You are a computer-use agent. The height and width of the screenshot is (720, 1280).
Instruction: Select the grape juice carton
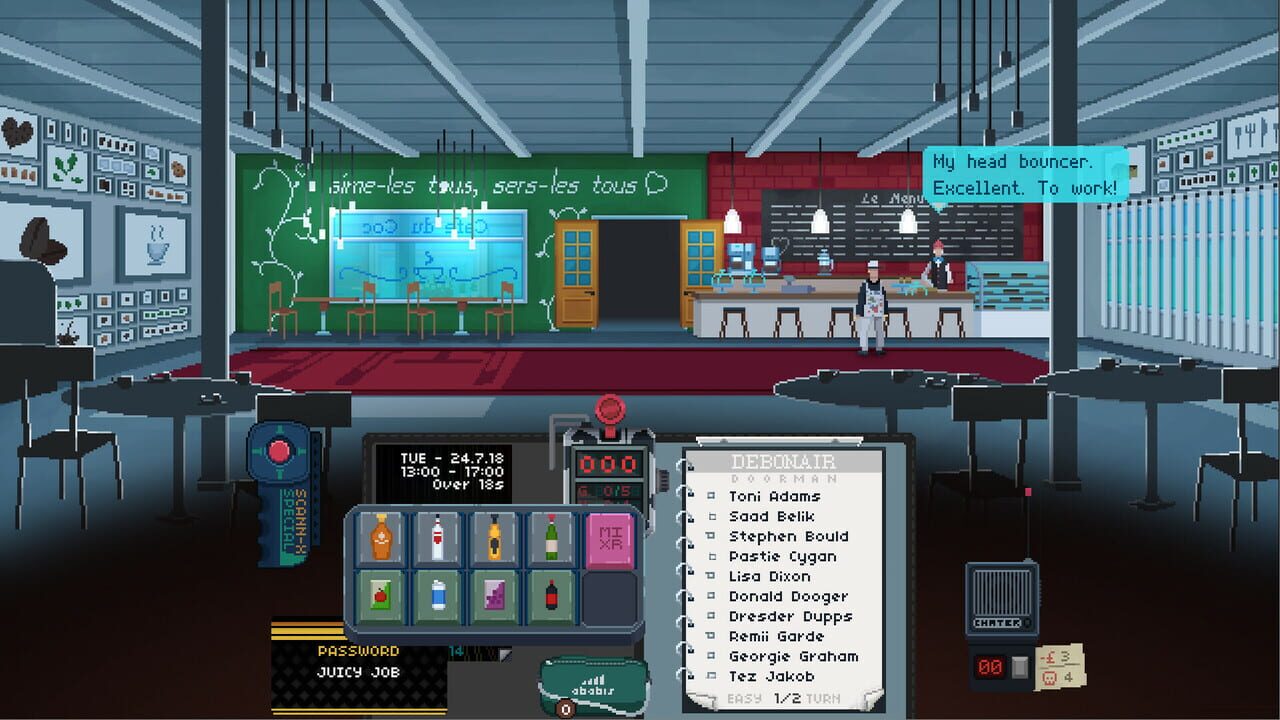(494, 594)
